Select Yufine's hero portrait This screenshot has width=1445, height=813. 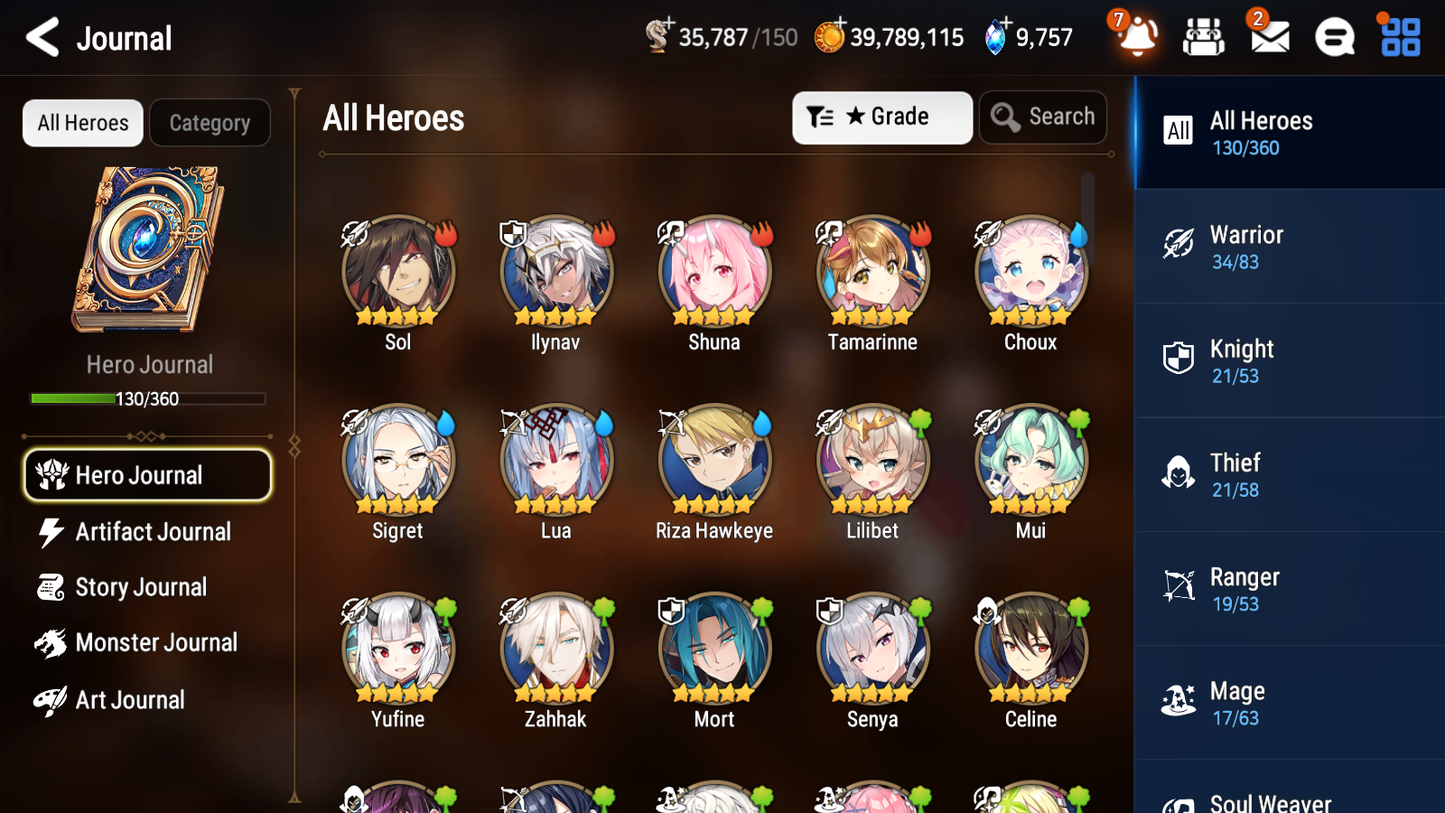[398, 648]
